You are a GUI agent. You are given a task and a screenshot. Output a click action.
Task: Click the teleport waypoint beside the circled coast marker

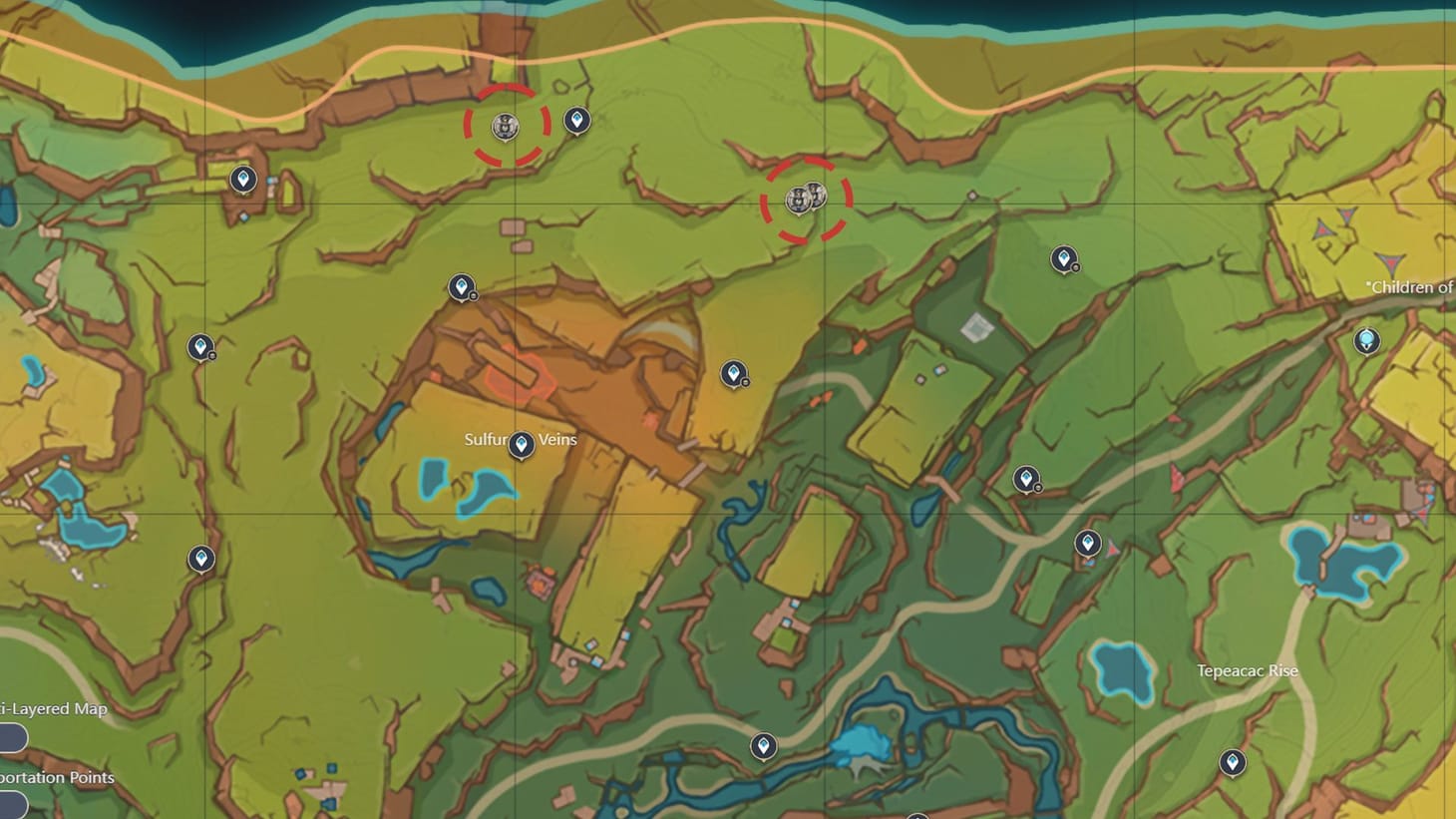(578, 120)
